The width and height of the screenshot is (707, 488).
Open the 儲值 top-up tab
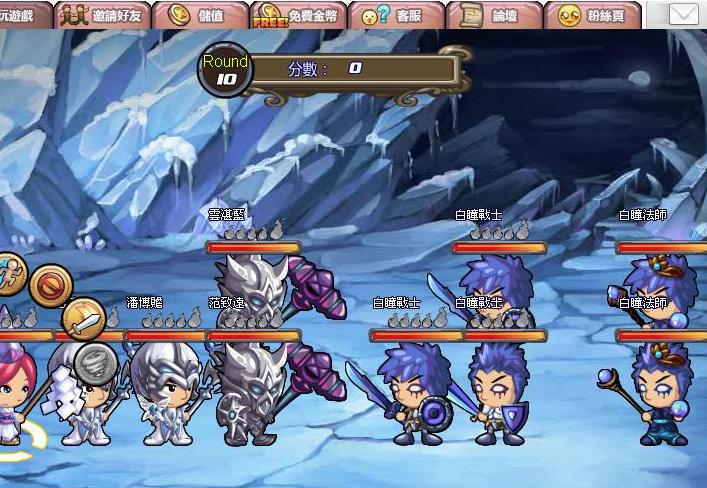pos(197,15)
